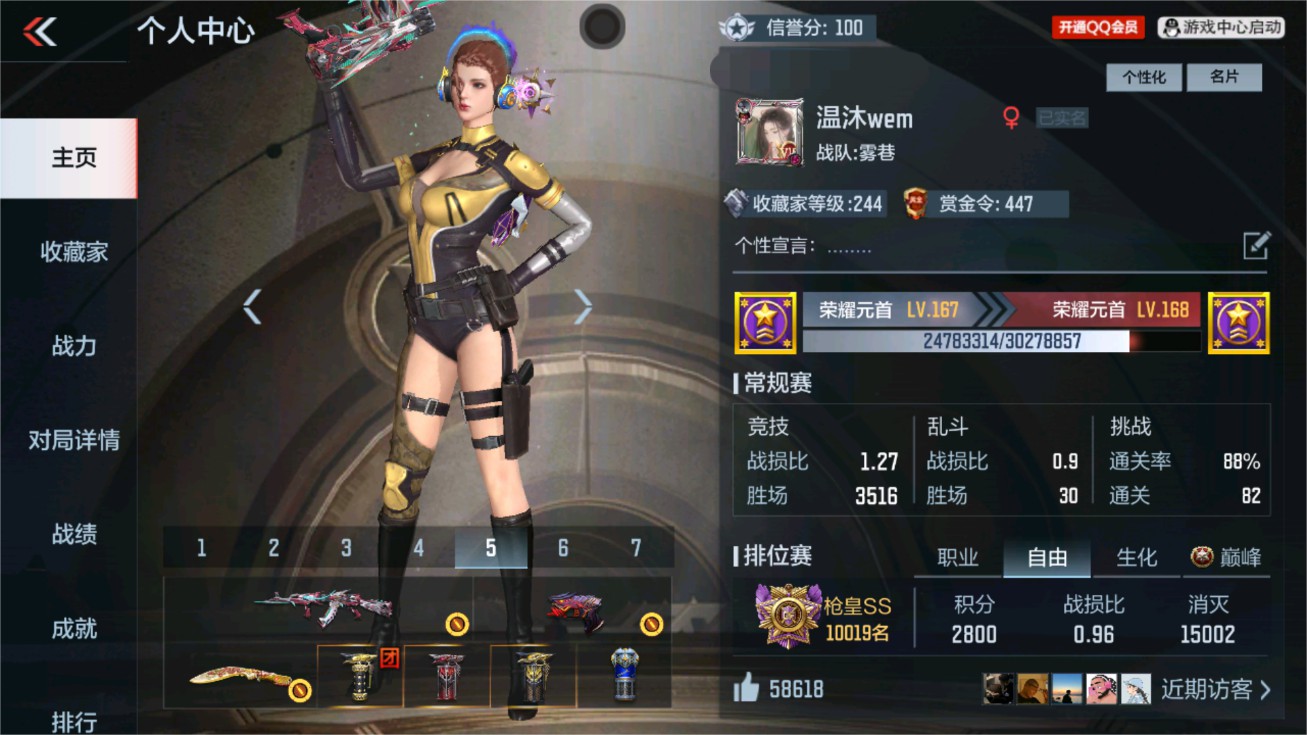This screenshot has height=735, width=1307.
Task: Select weapon slot 1 tab
Action: pos(200,548)
